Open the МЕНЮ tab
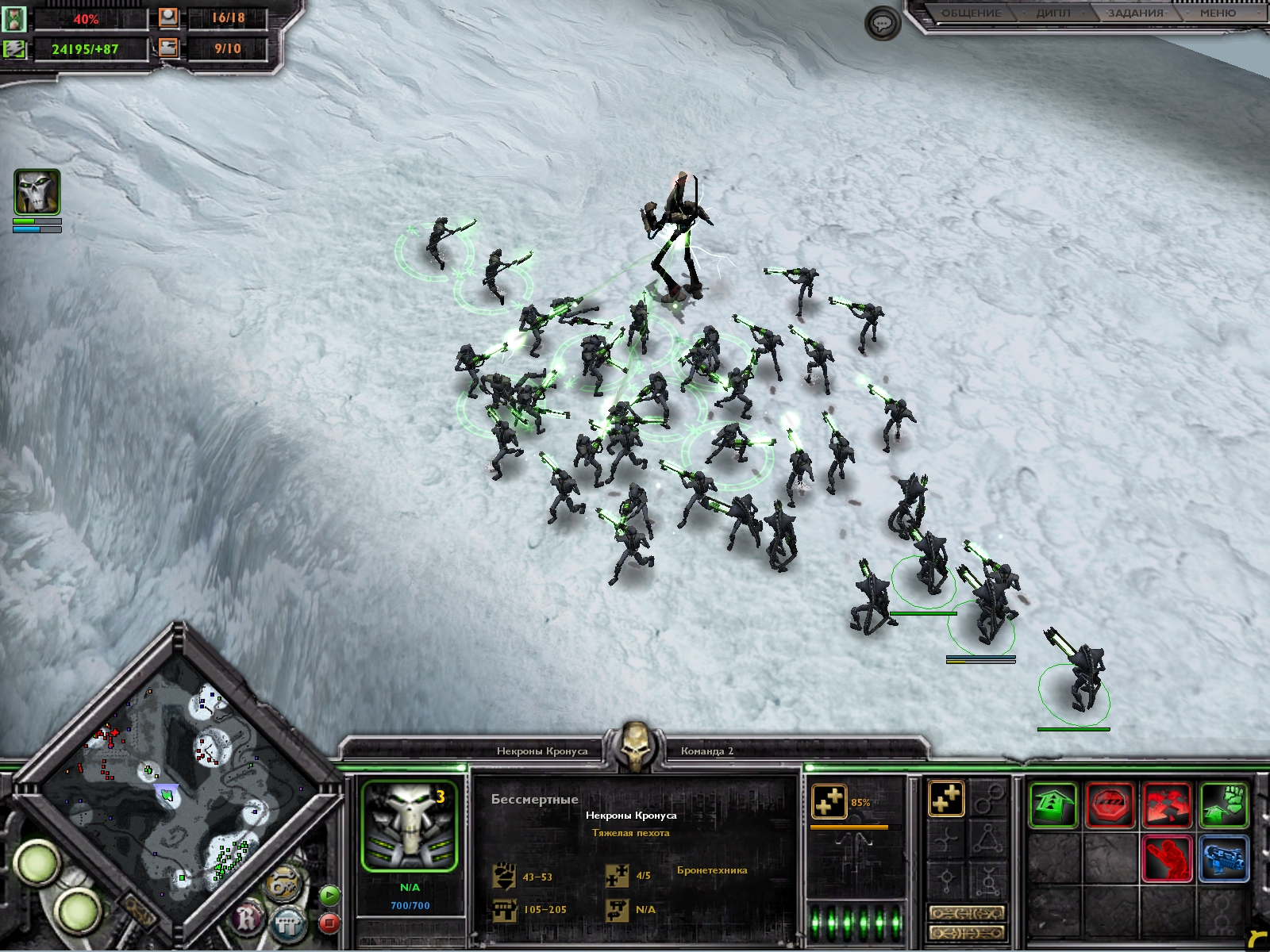This screenshot has height=952, width=1270. point(1218,13)
